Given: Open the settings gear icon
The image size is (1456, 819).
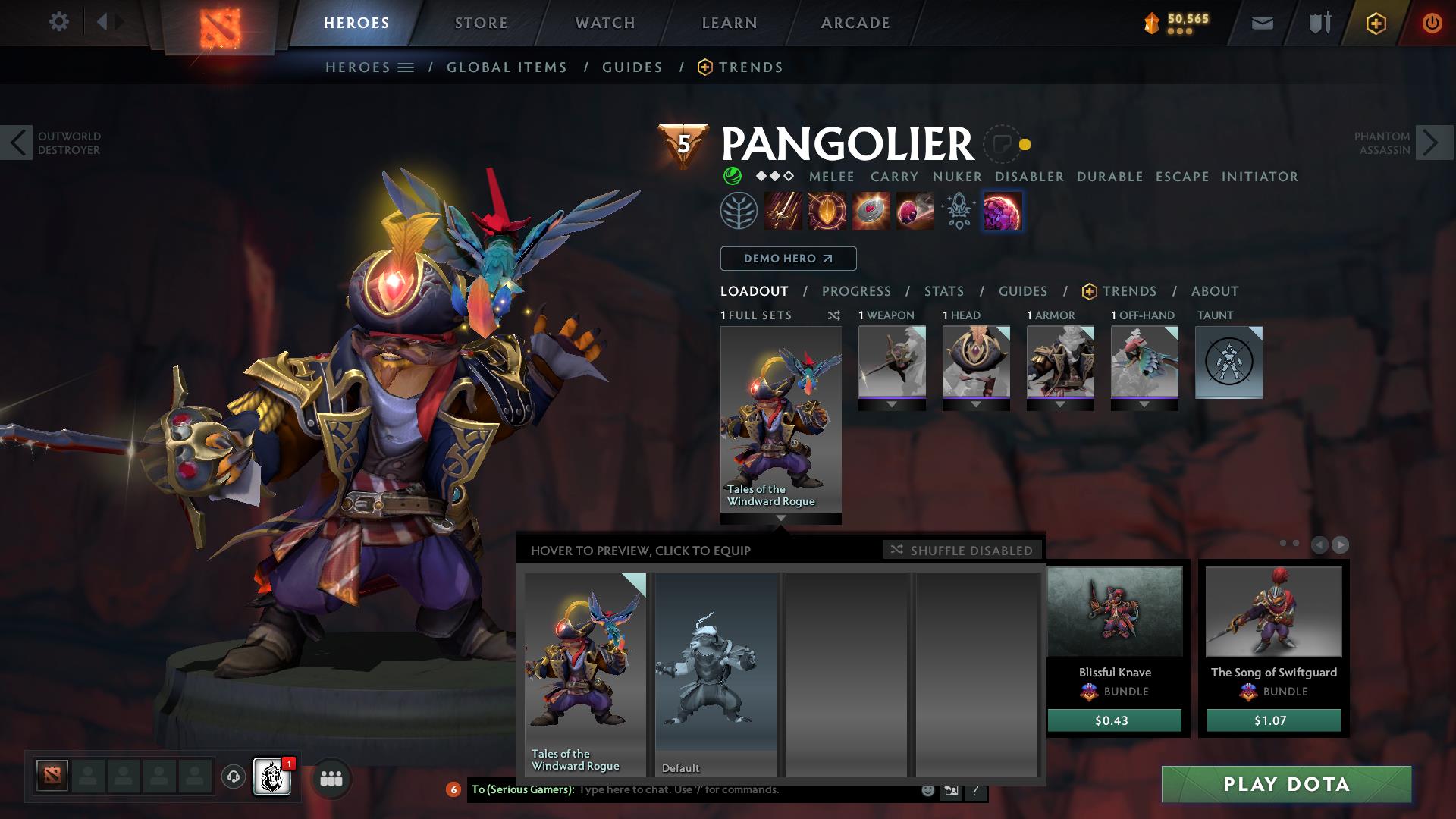Looking at the screenshot, I should (59, 22).
